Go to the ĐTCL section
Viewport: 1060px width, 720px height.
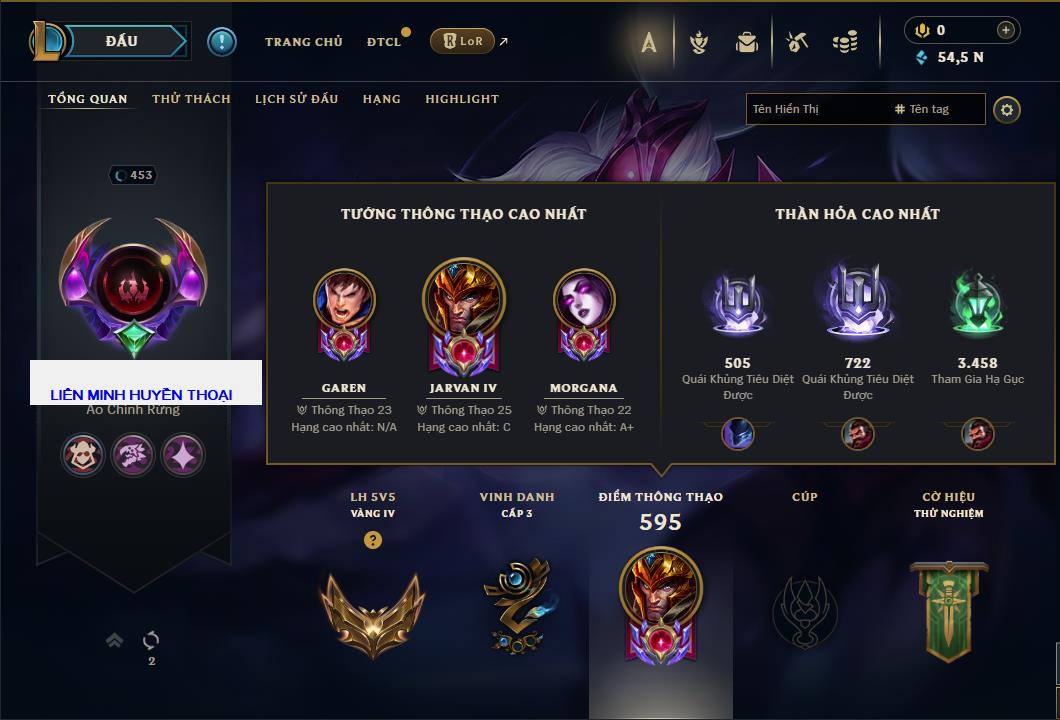(x=384, y=42)
